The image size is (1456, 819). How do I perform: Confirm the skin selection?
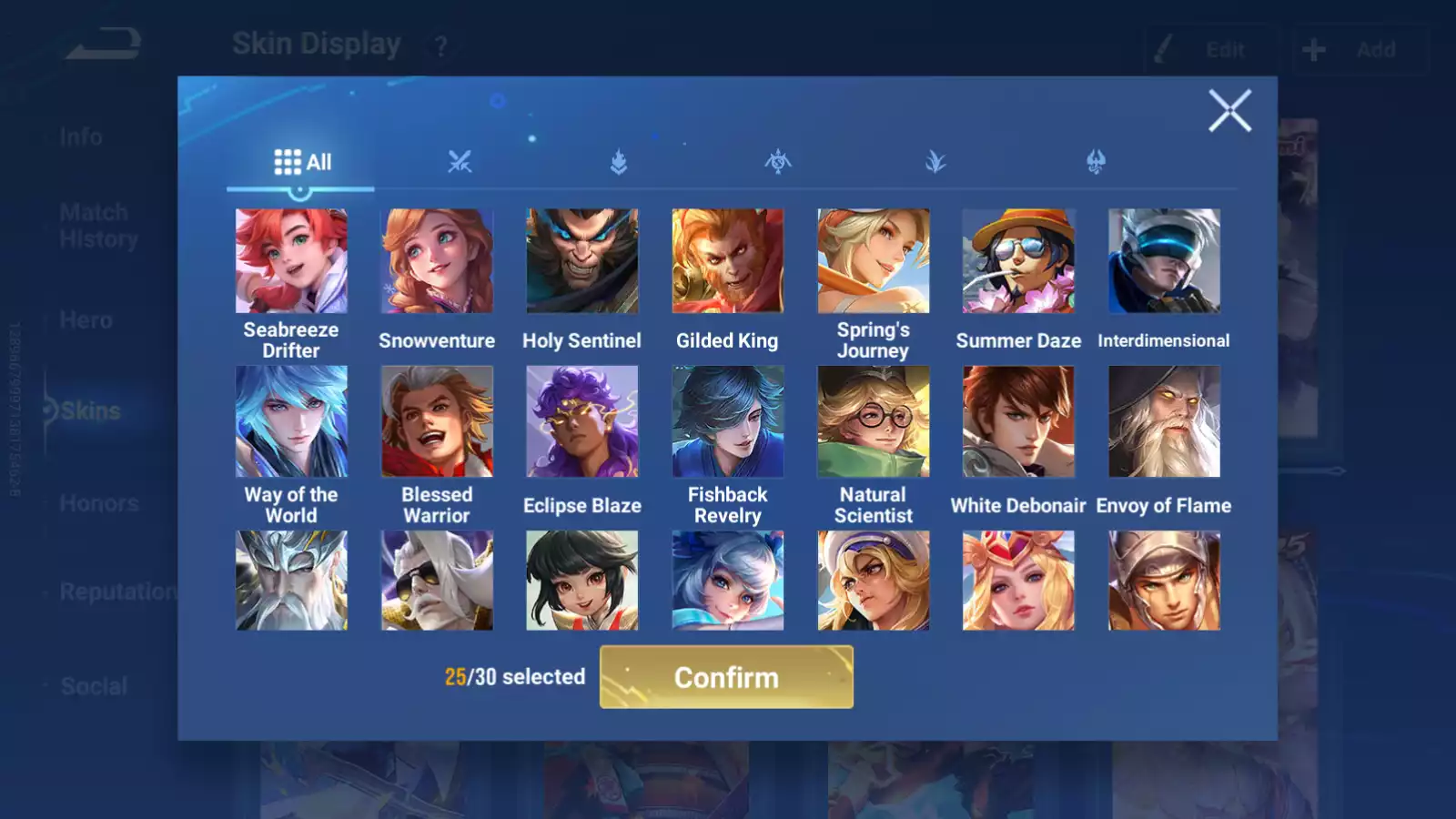tap(726, 677)
